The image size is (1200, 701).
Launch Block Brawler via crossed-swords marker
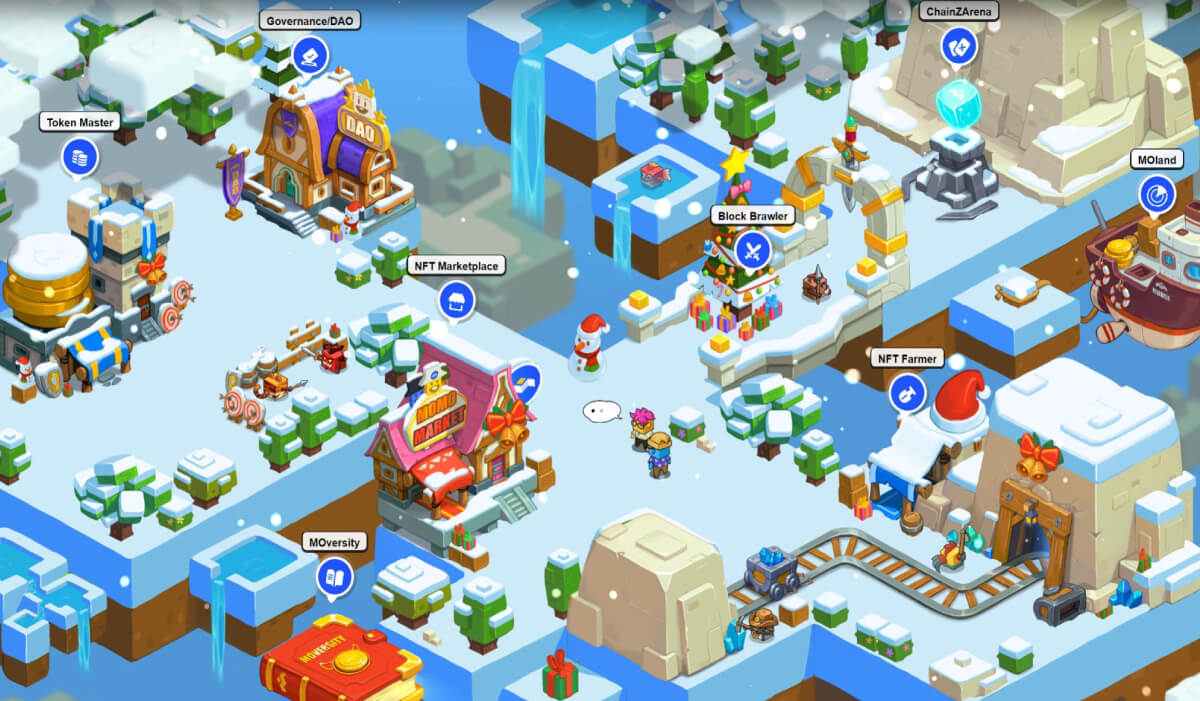[x=752, y=250]
